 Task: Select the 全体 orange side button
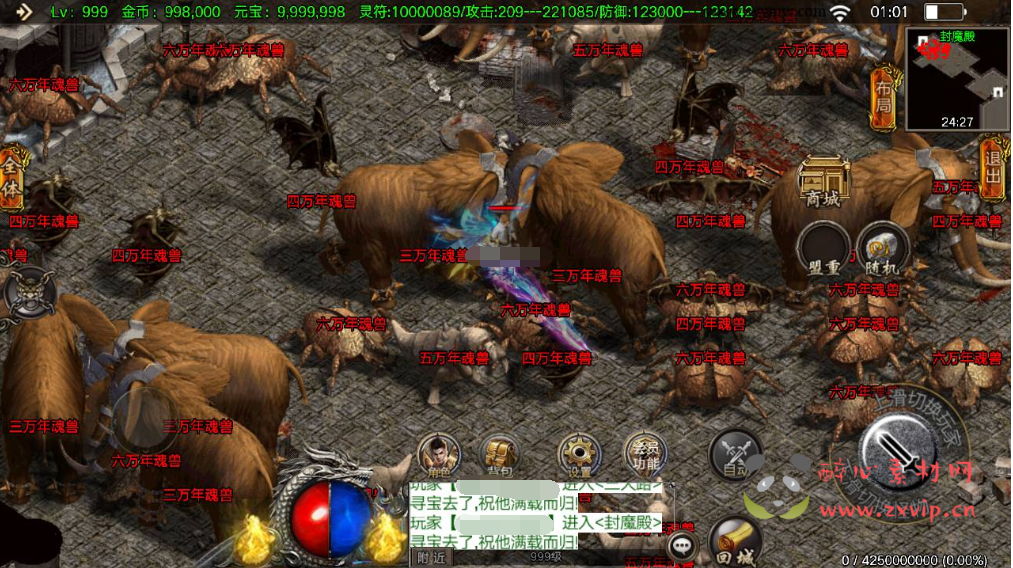tap(11, 179)
